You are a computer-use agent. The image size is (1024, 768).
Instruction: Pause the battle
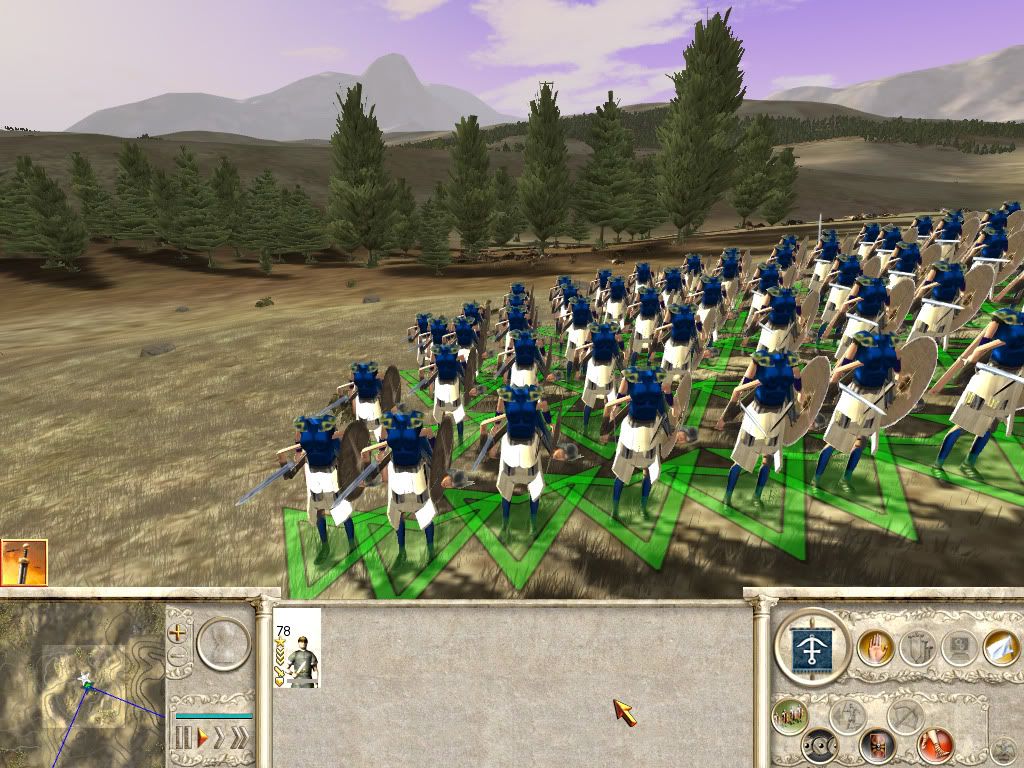pyautogui.click(x=183, y=739)
